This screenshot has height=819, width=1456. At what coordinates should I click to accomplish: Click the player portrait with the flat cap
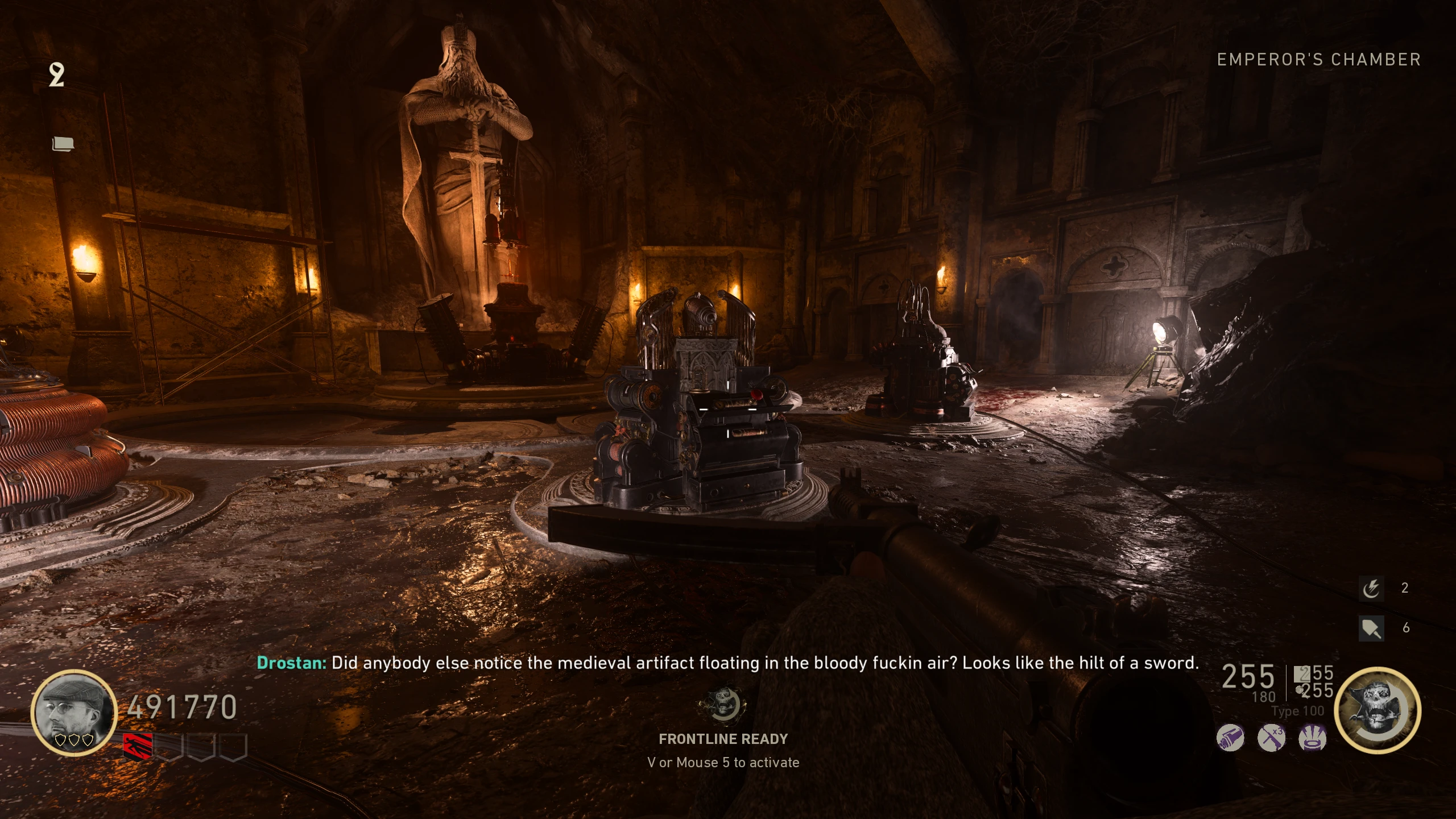coord(74,712)
